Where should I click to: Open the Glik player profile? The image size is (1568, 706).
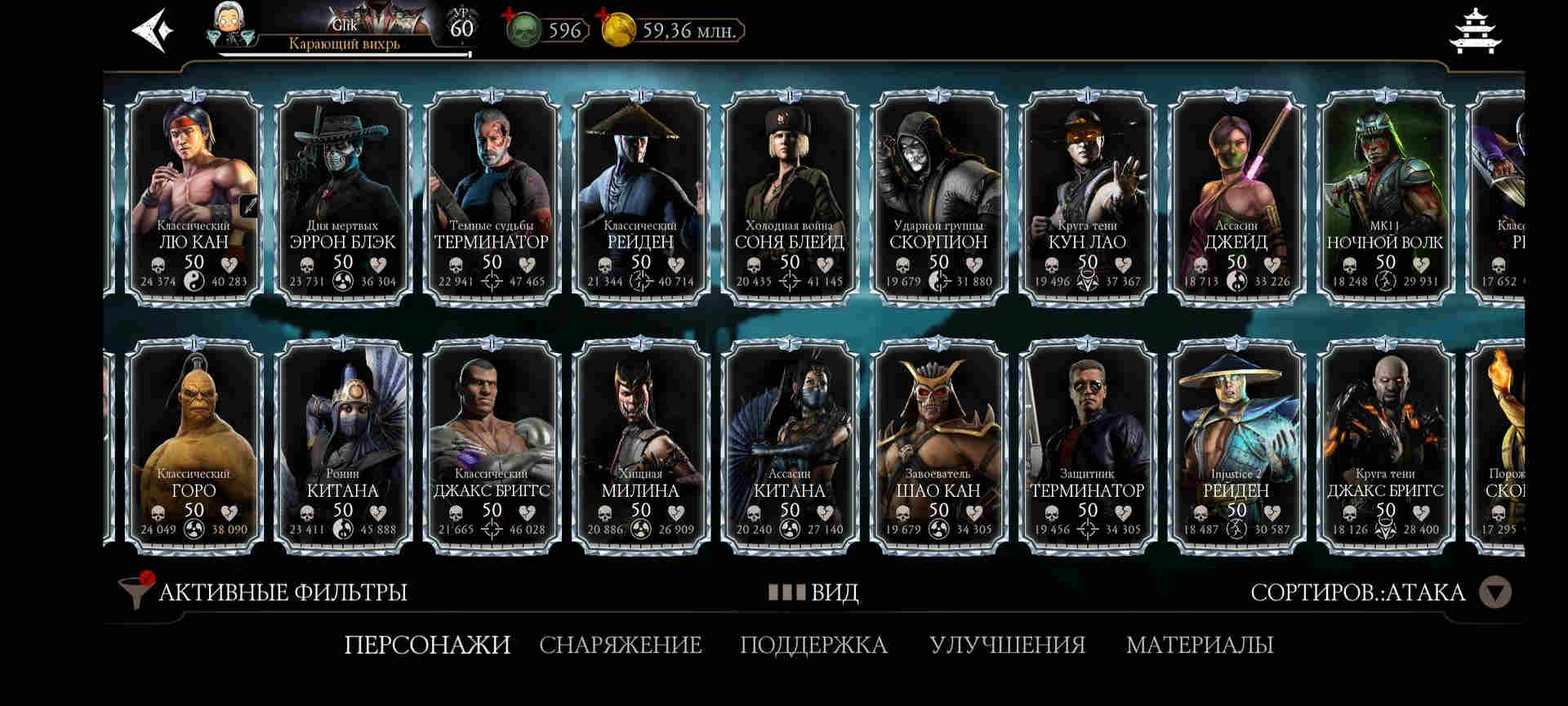pos(343,31)
